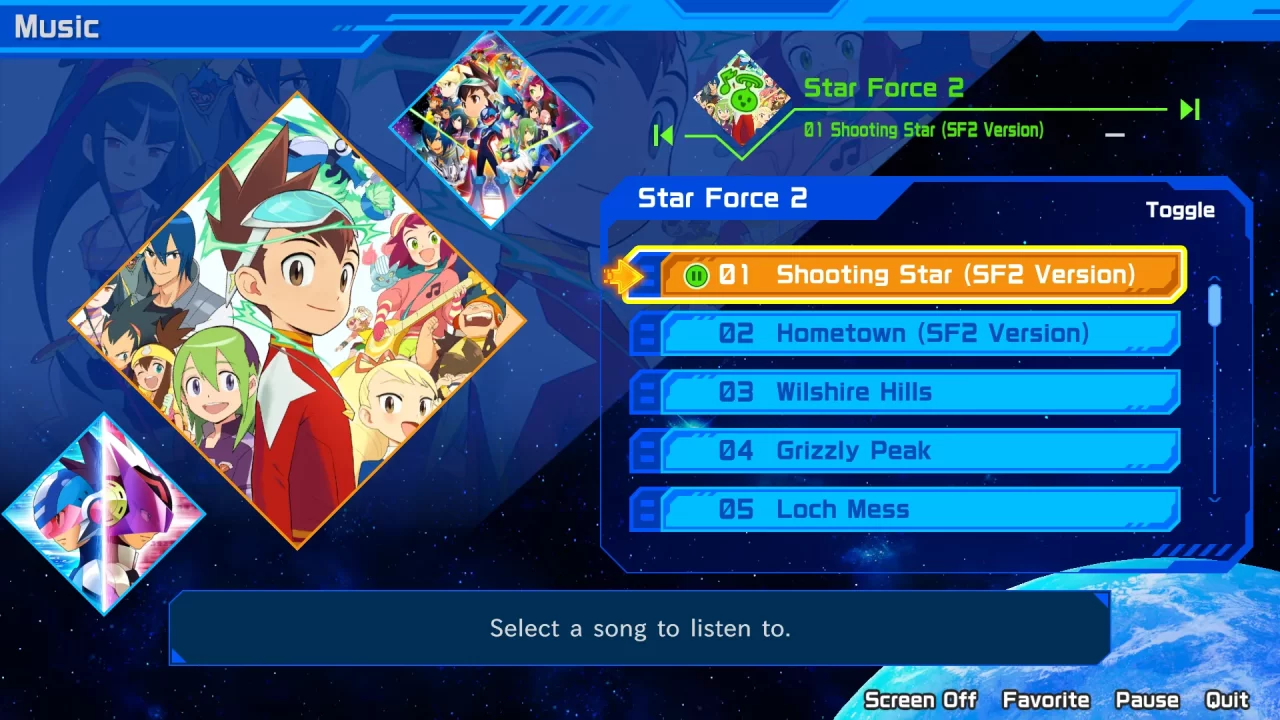Screen dimensions: 1280x720
Task: Click the track icon beside 03 Wilshire Hills
Action: coord(645,391)
